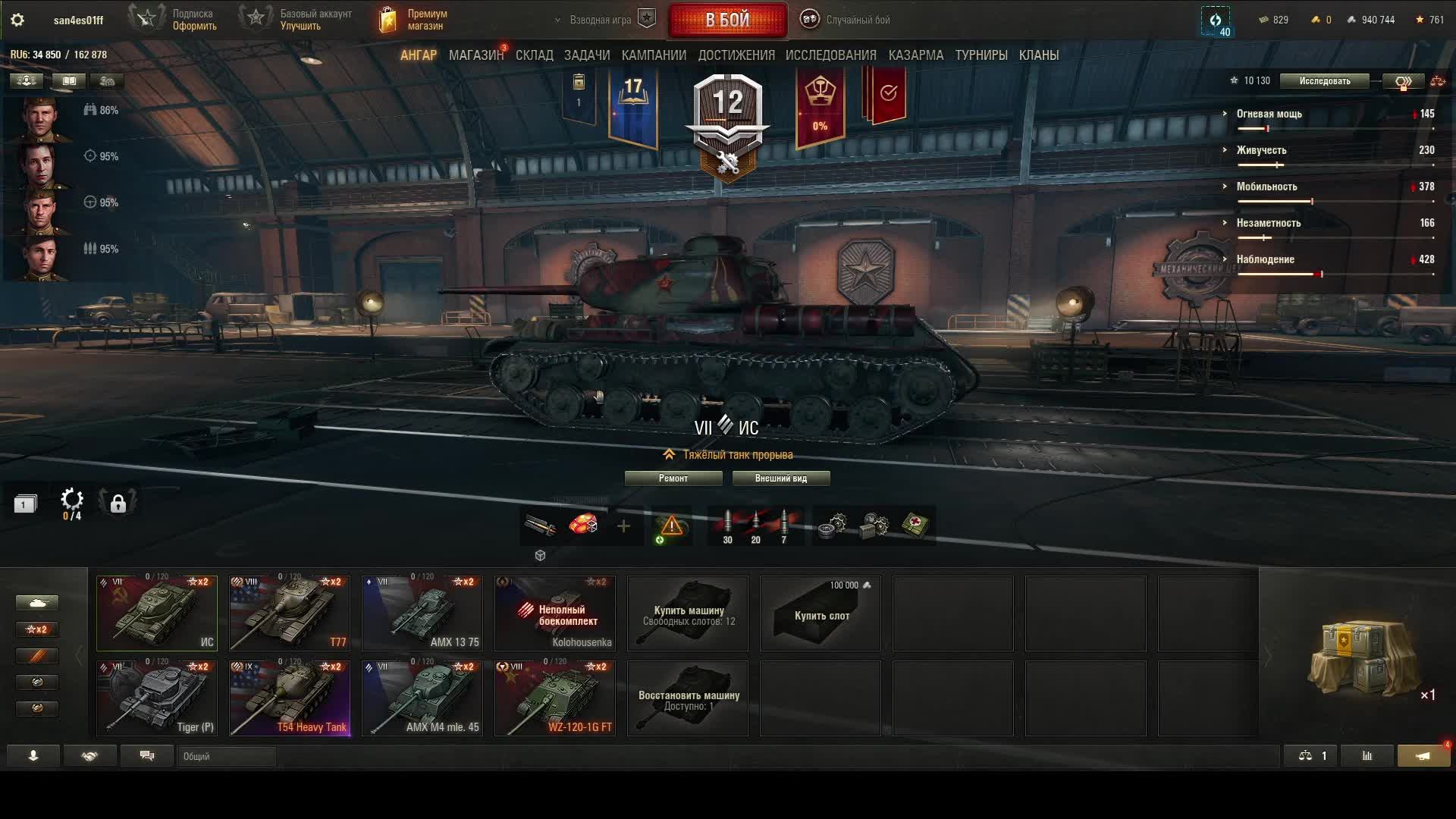
Task: Click the Общий chat channel field
Action: click(227, 756)
